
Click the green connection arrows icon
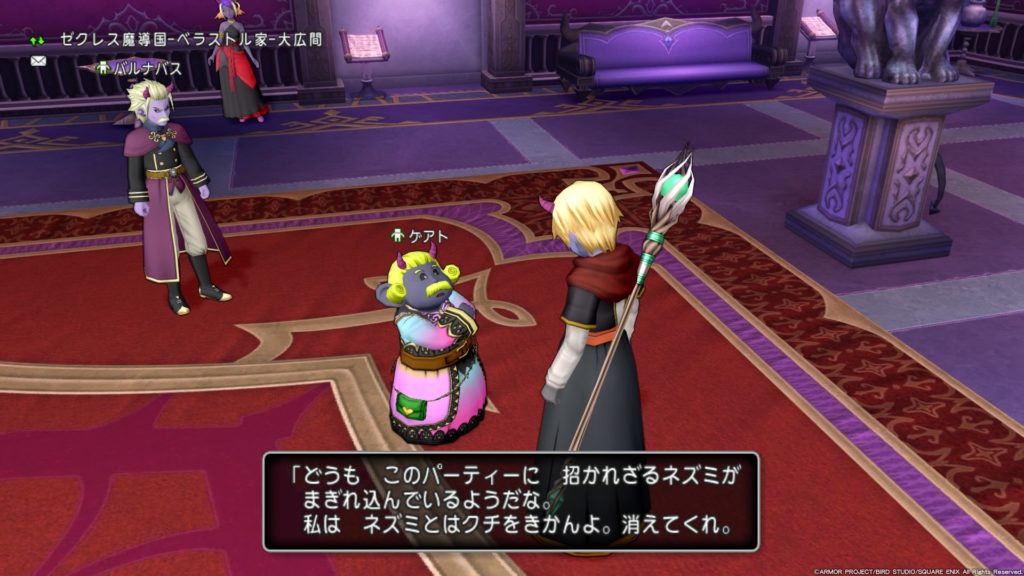[38, 41]
